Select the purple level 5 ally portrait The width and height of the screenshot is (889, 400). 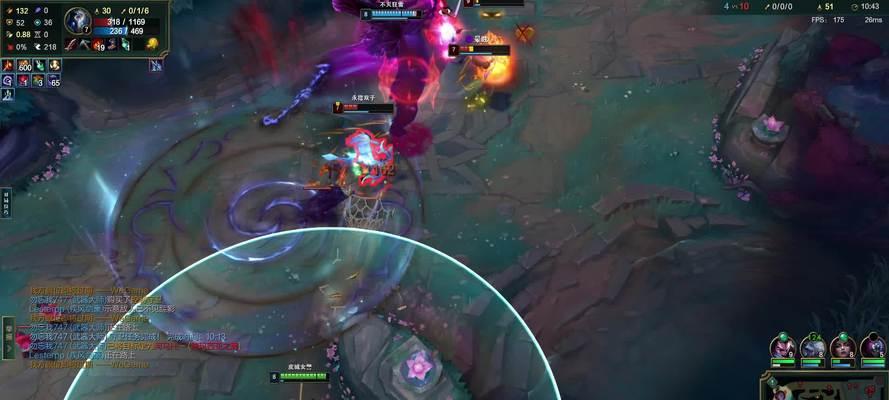point(873,346)
